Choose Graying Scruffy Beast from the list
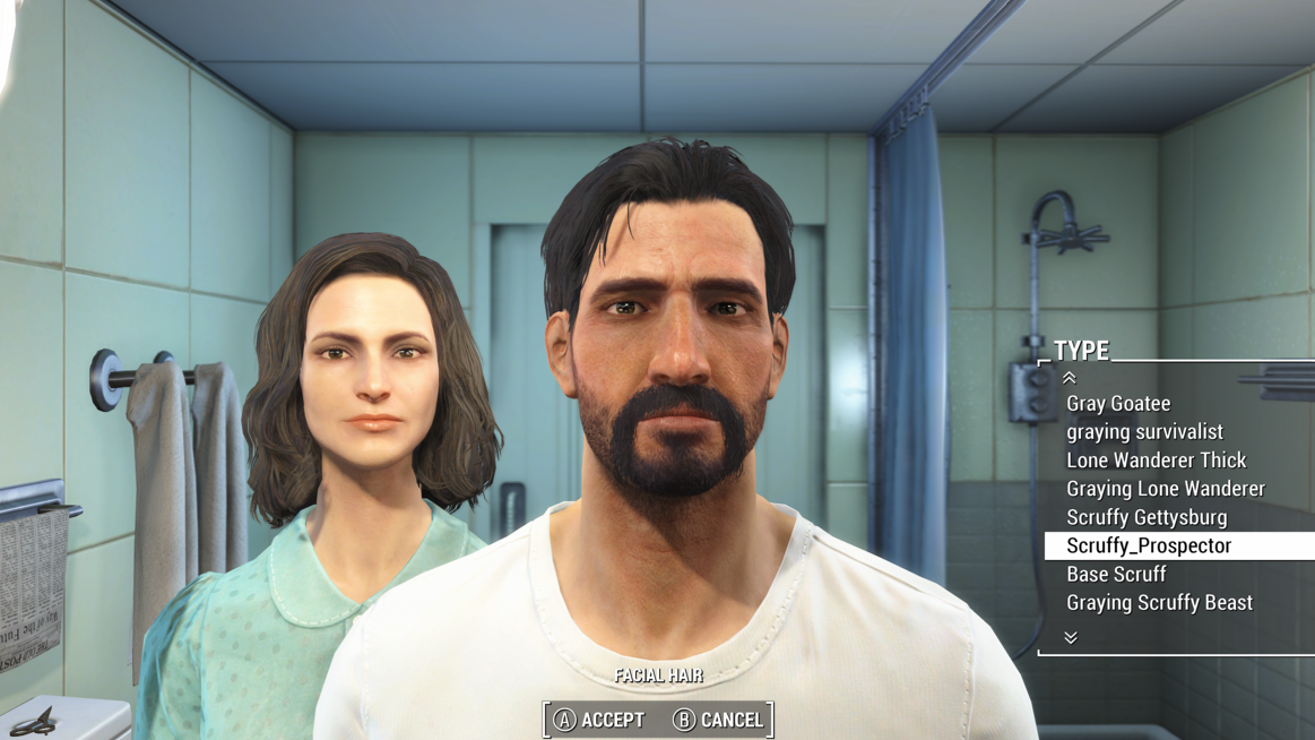 tap(1159, 603)
